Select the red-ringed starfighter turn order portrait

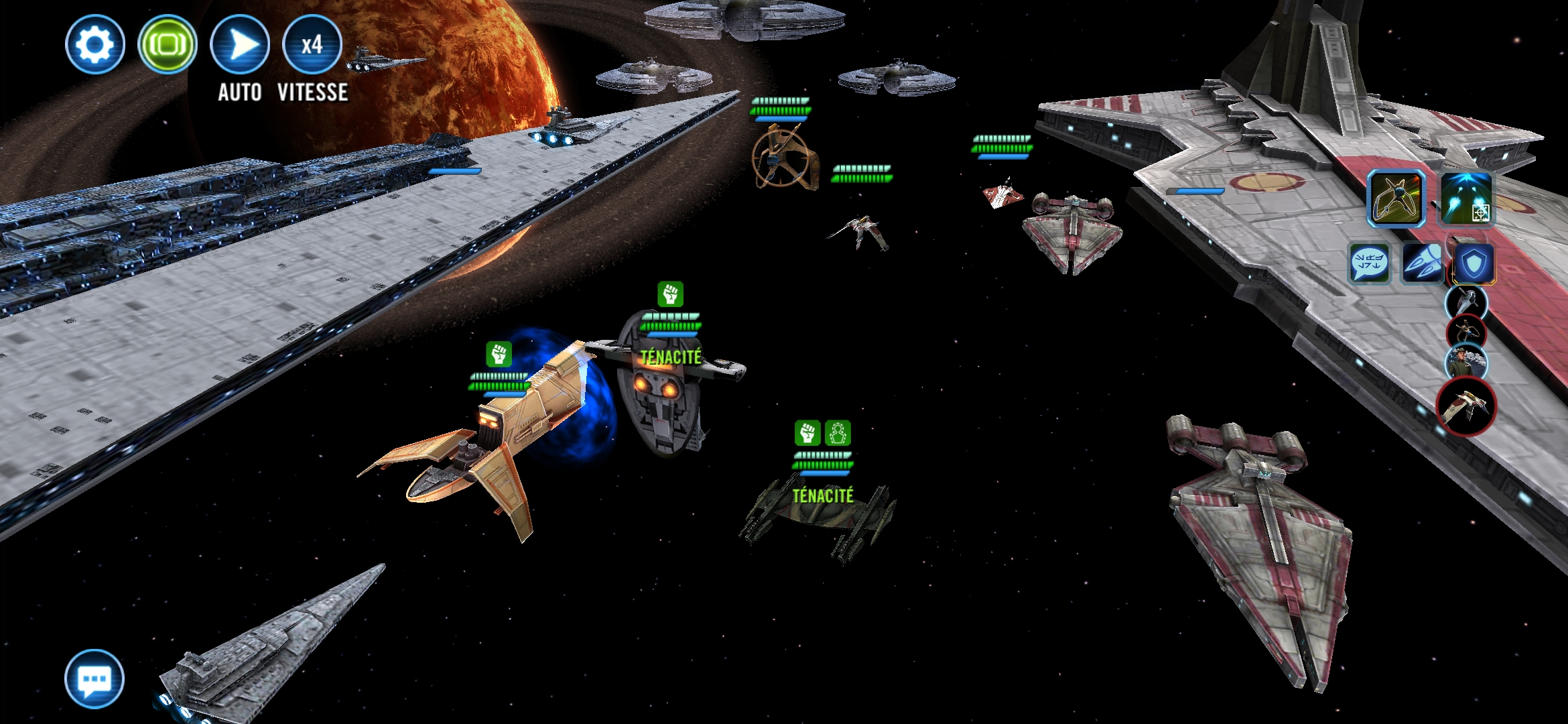click(x=1466, y=406)
